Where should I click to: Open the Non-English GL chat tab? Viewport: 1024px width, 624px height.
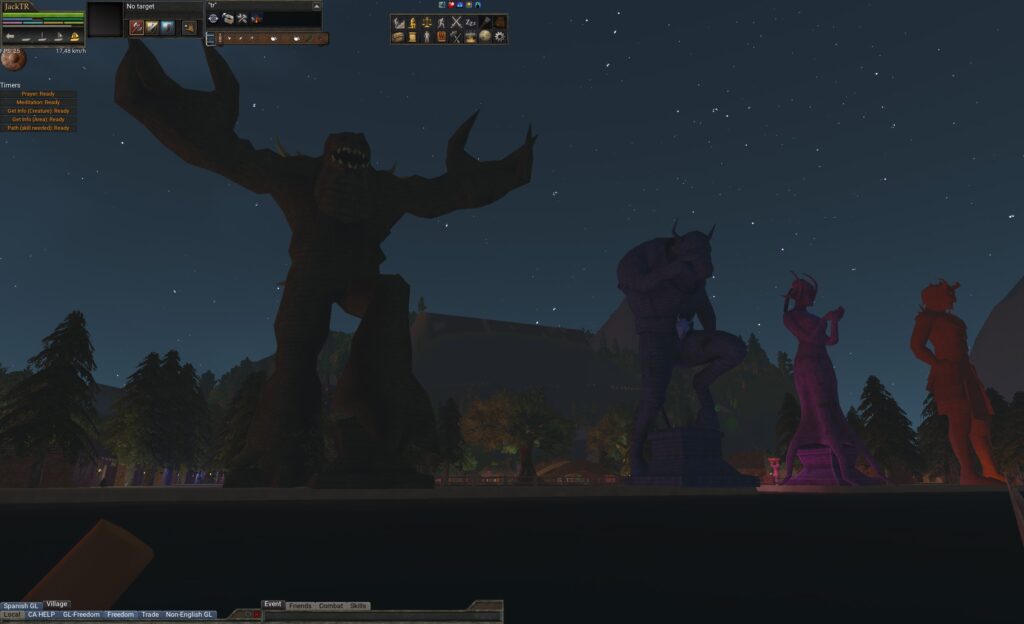[189, 615]
